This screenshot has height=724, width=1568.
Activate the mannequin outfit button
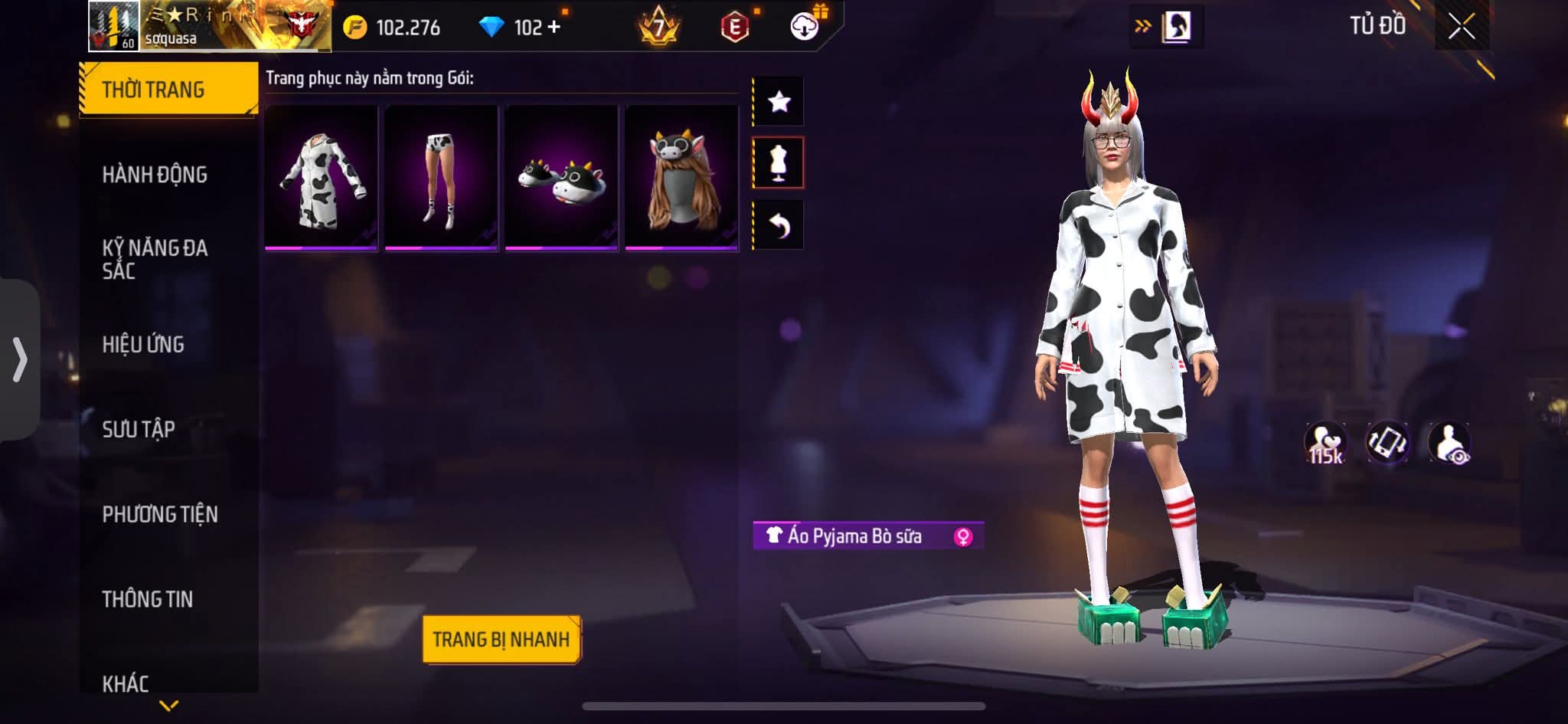point(779,162)
